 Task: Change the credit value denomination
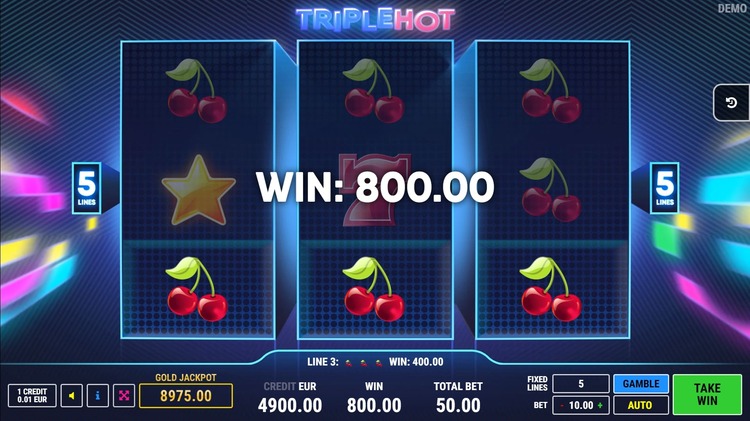tap(32, 396)
